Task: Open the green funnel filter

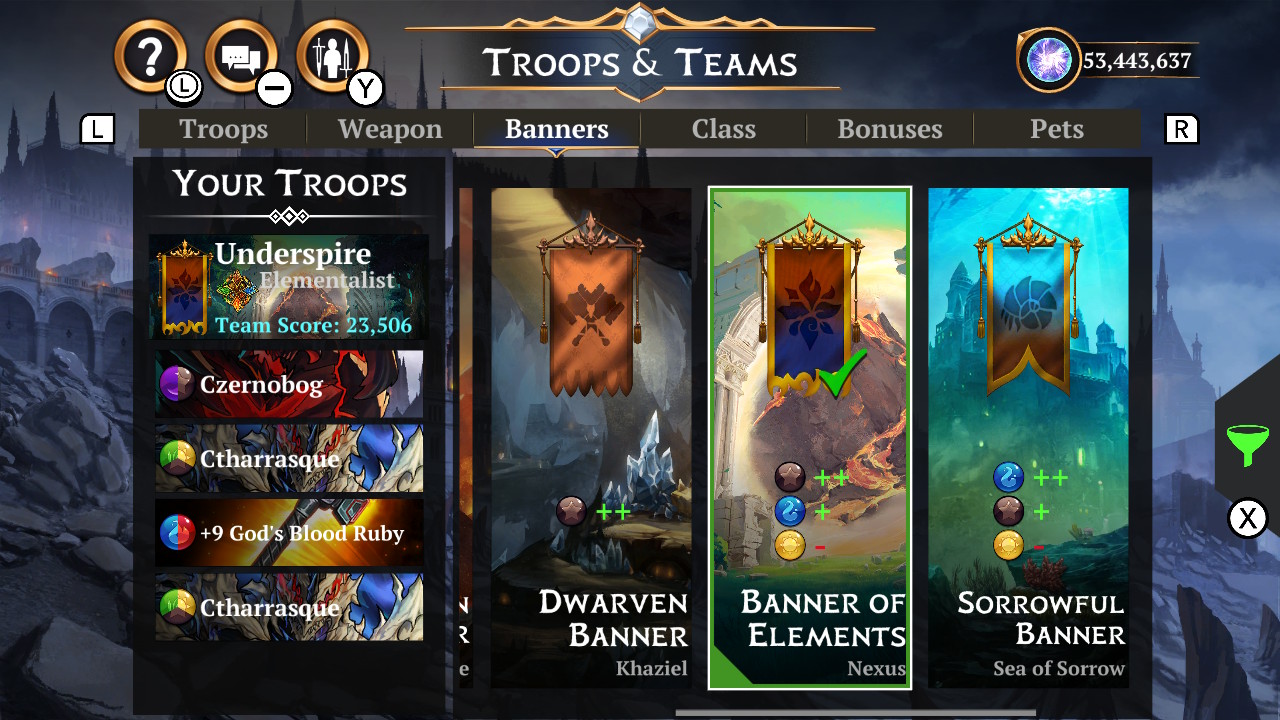Action: pyautogui.click(x=1247, y=445)
